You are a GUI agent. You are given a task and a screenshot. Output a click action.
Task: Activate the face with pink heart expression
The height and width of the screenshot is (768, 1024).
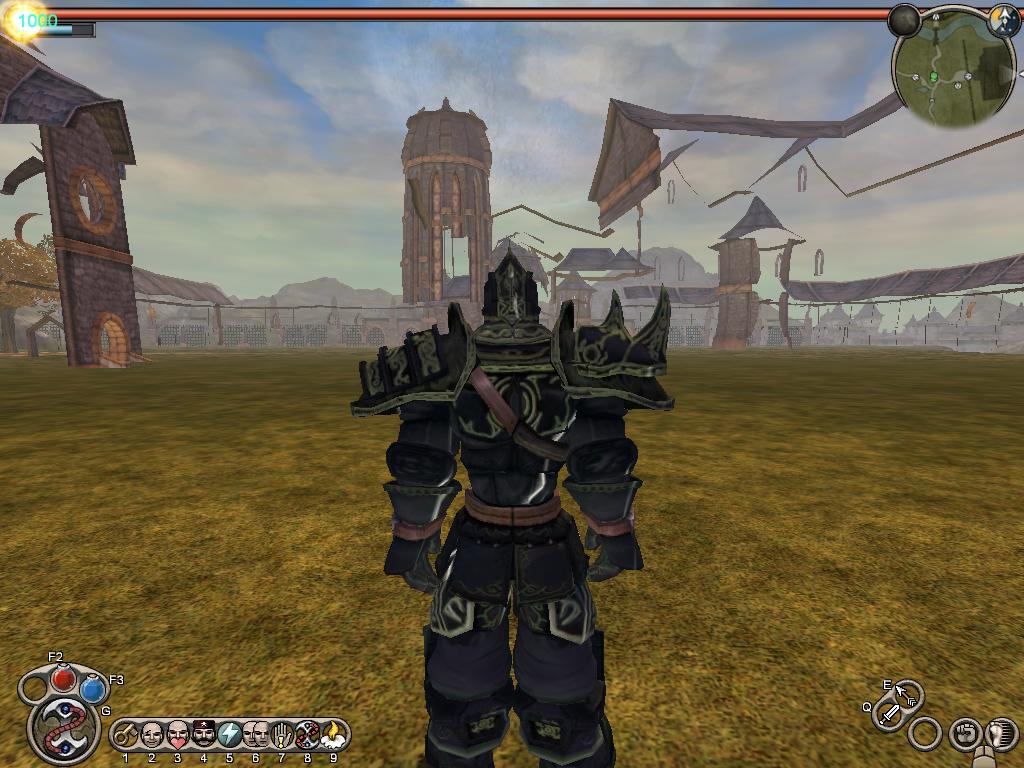coord(178,735)
